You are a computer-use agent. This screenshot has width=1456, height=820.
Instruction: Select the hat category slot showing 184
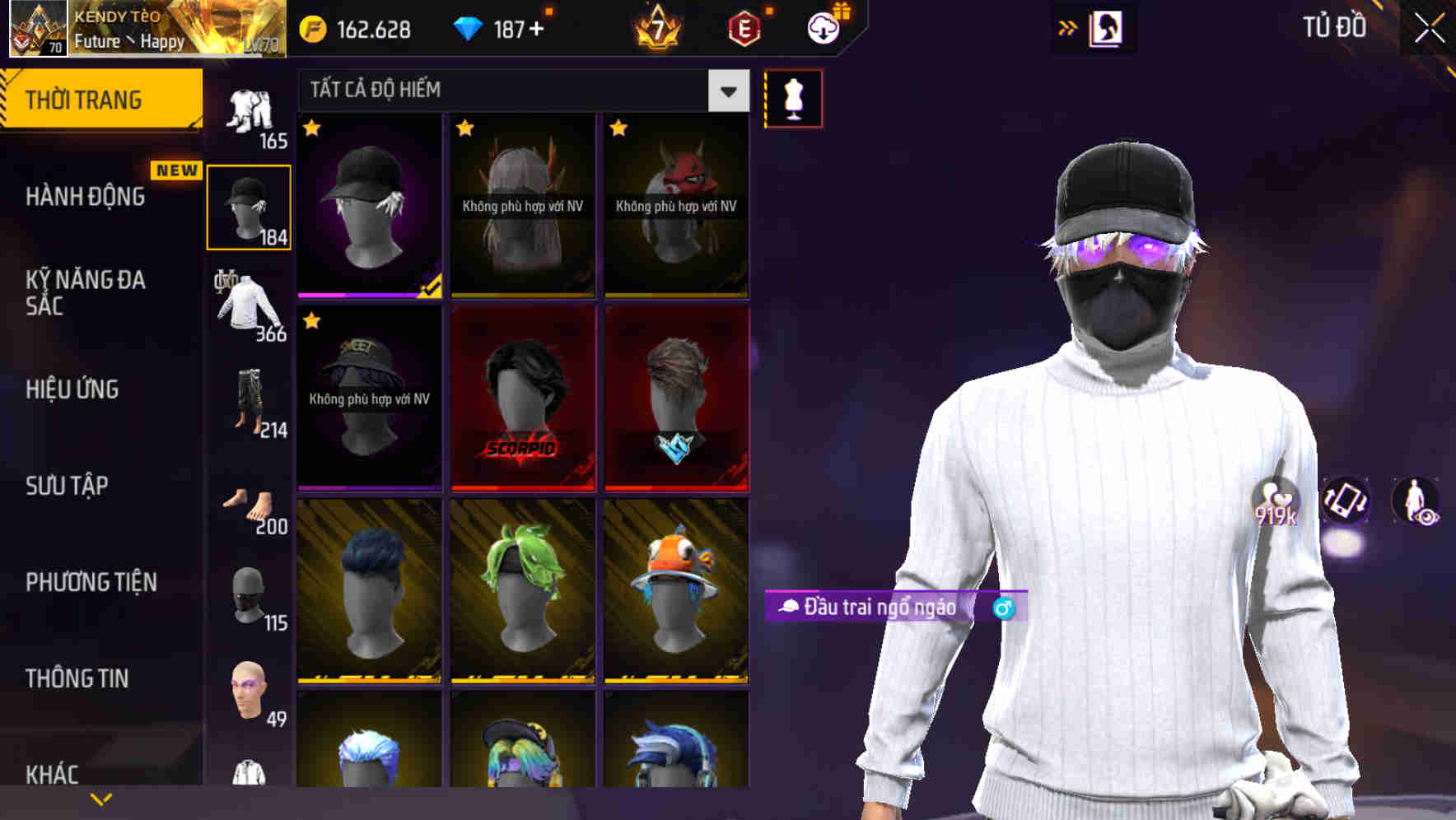click(249, 206)
